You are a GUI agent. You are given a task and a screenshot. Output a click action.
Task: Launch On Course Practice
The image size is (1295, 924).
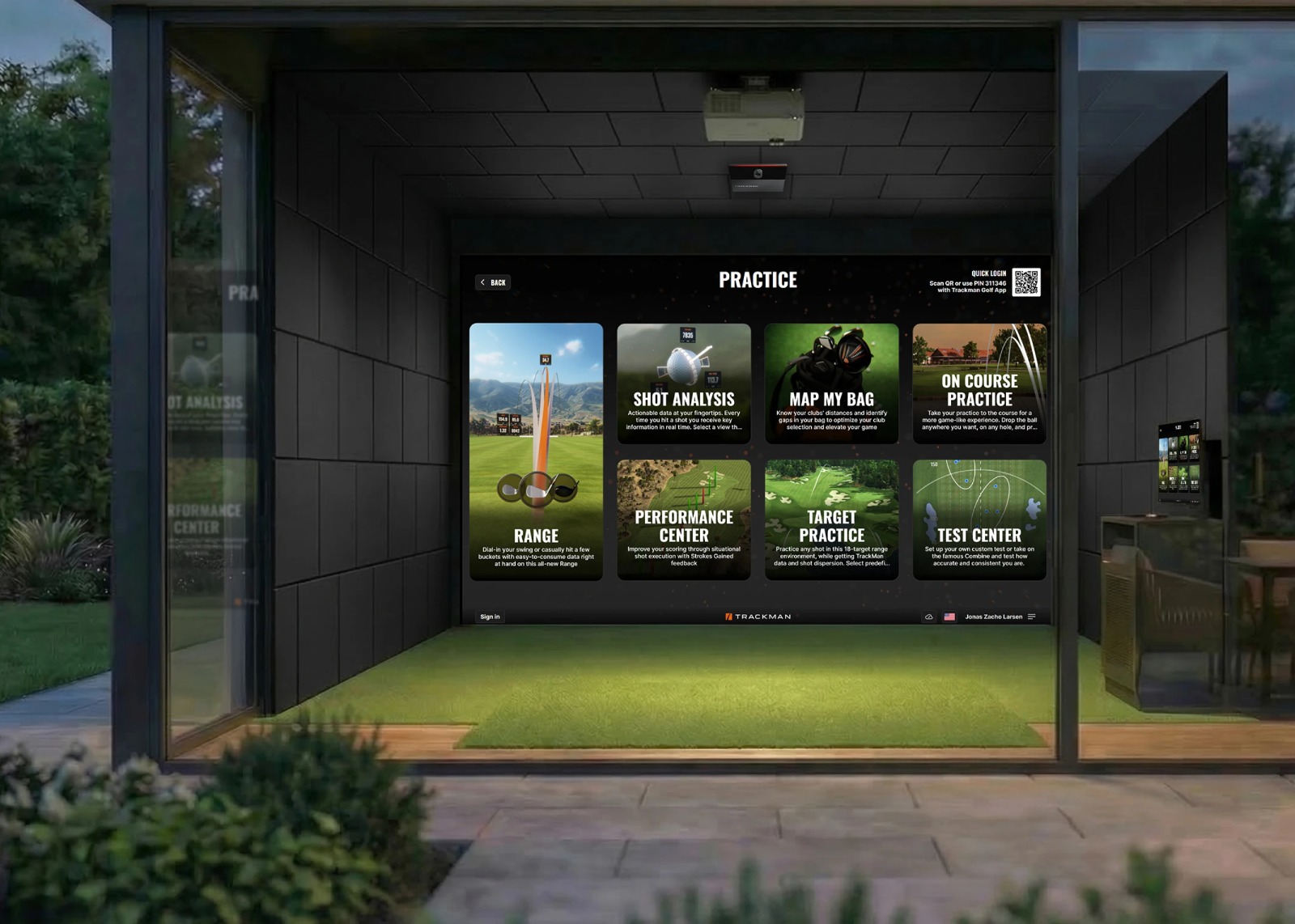point(979,384)
